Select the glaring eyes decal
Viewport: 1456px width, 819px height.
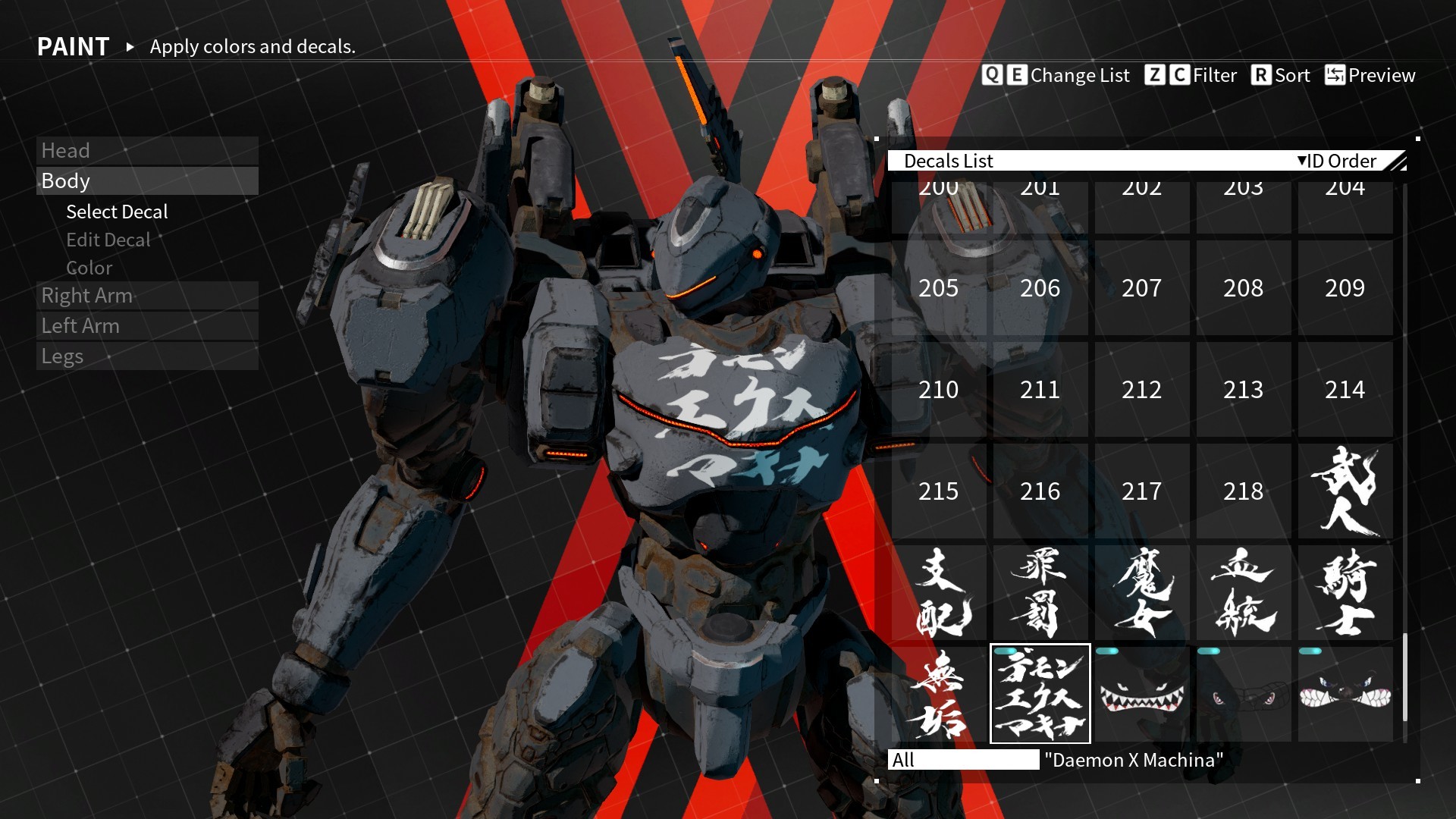pyautogui.click(x=1243, y=695)
